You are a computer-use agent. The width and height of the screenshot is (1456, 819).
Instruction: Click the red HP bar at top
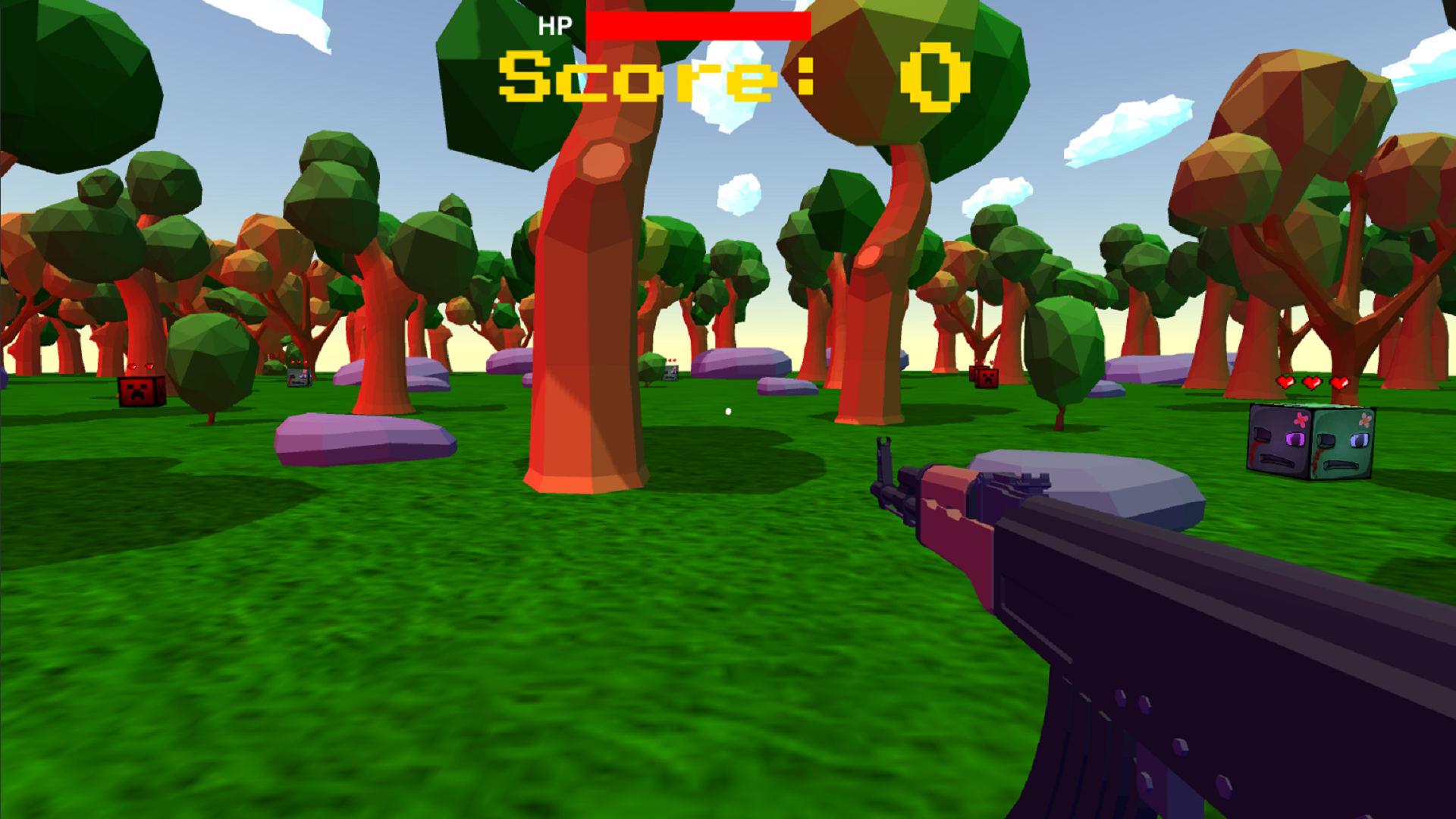tap(698, 25)
